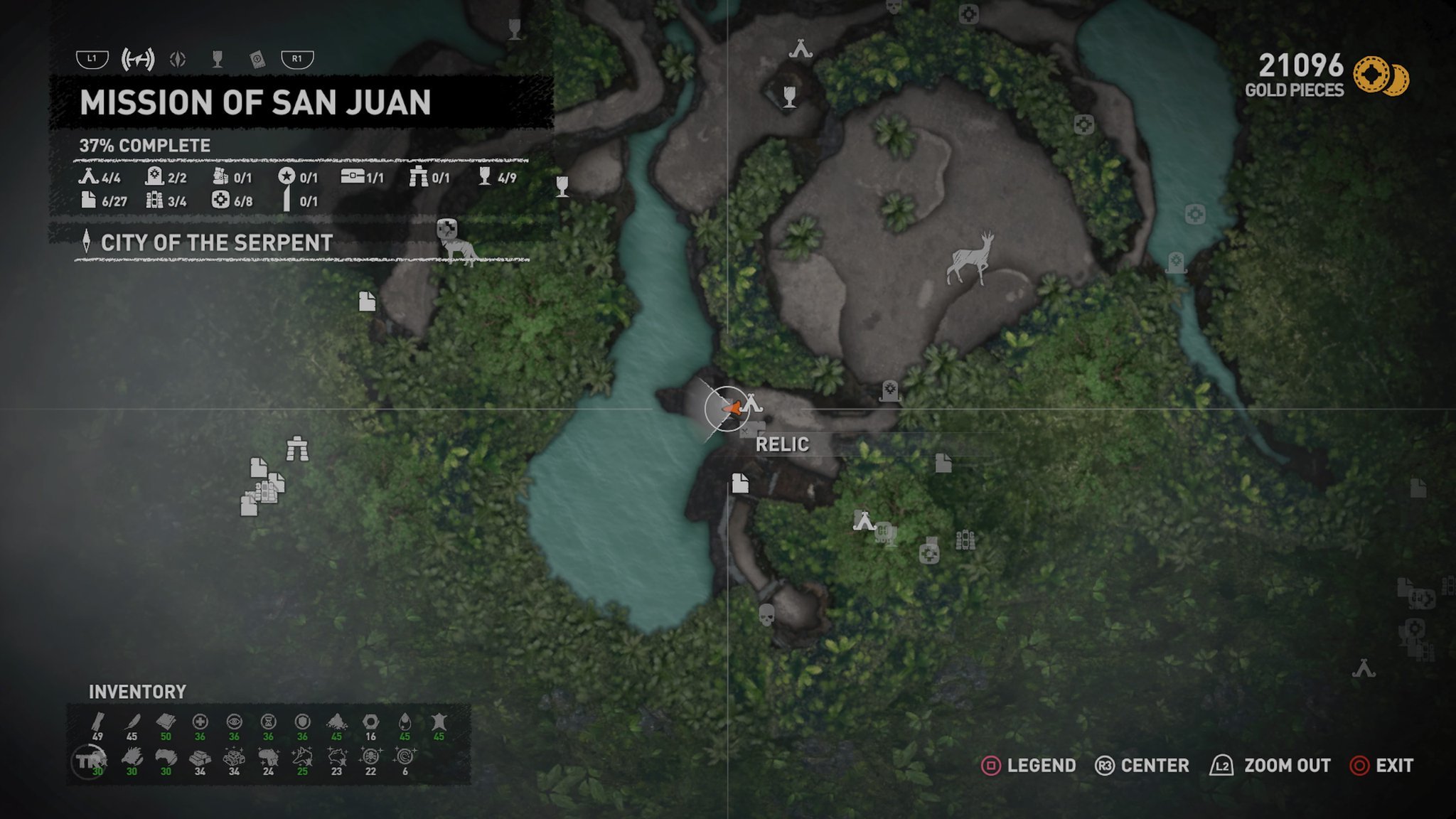The height and width of the screenshot is (819, 1456).
Task: Open the goblet tab in top bar
Action: click(218, 60)
